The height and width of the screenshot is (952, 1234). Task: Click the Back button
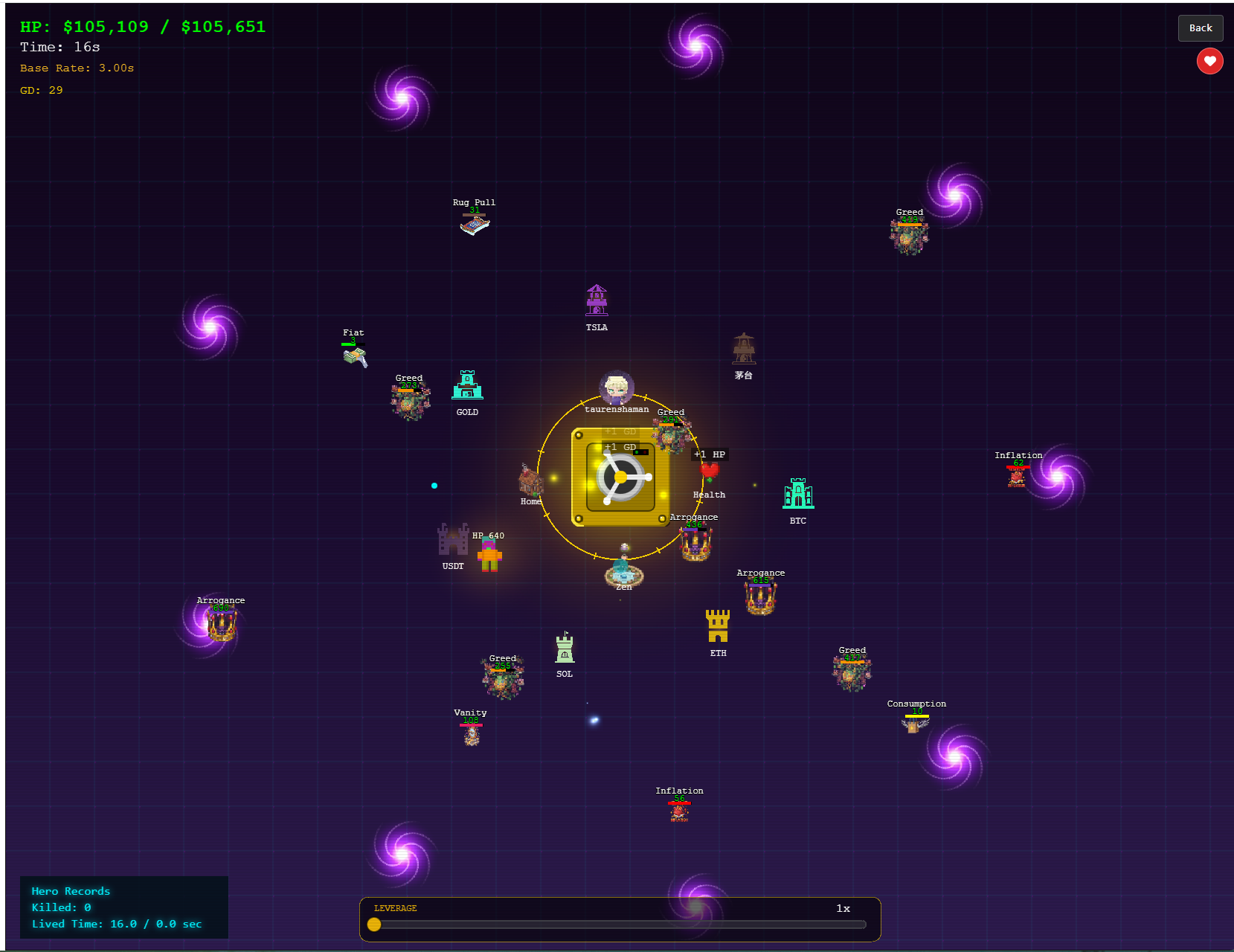click(1200, 28)
